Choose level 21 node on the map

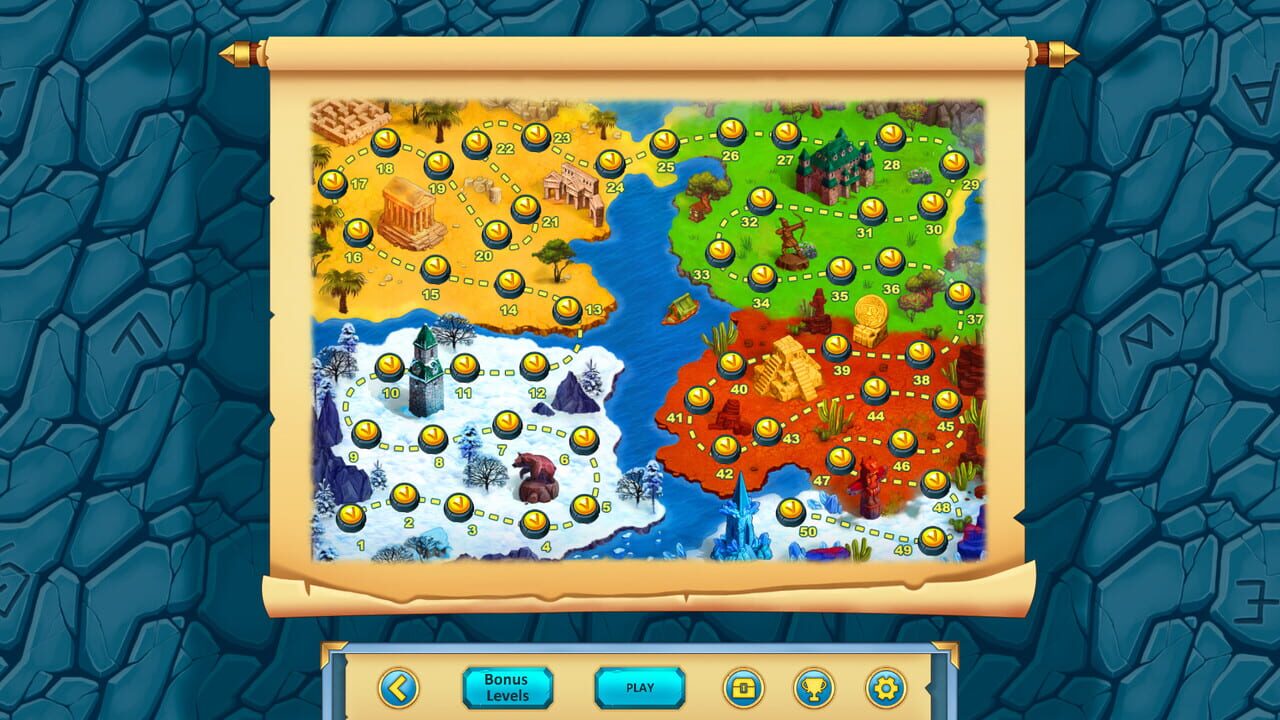pyautogui.click(x=526, y=208)
